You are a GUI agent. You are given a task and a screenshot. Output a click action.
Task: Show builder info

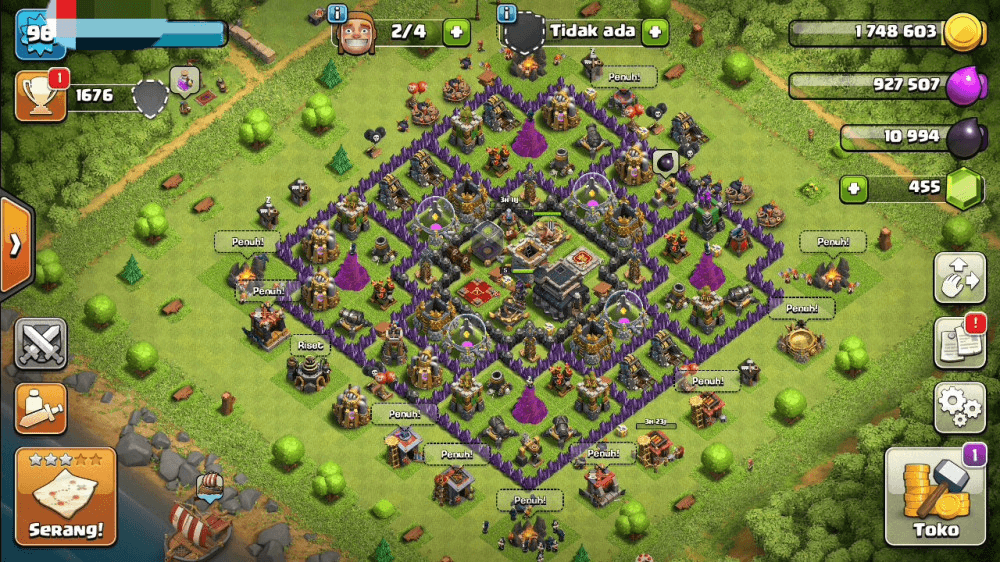click(337, 14)
